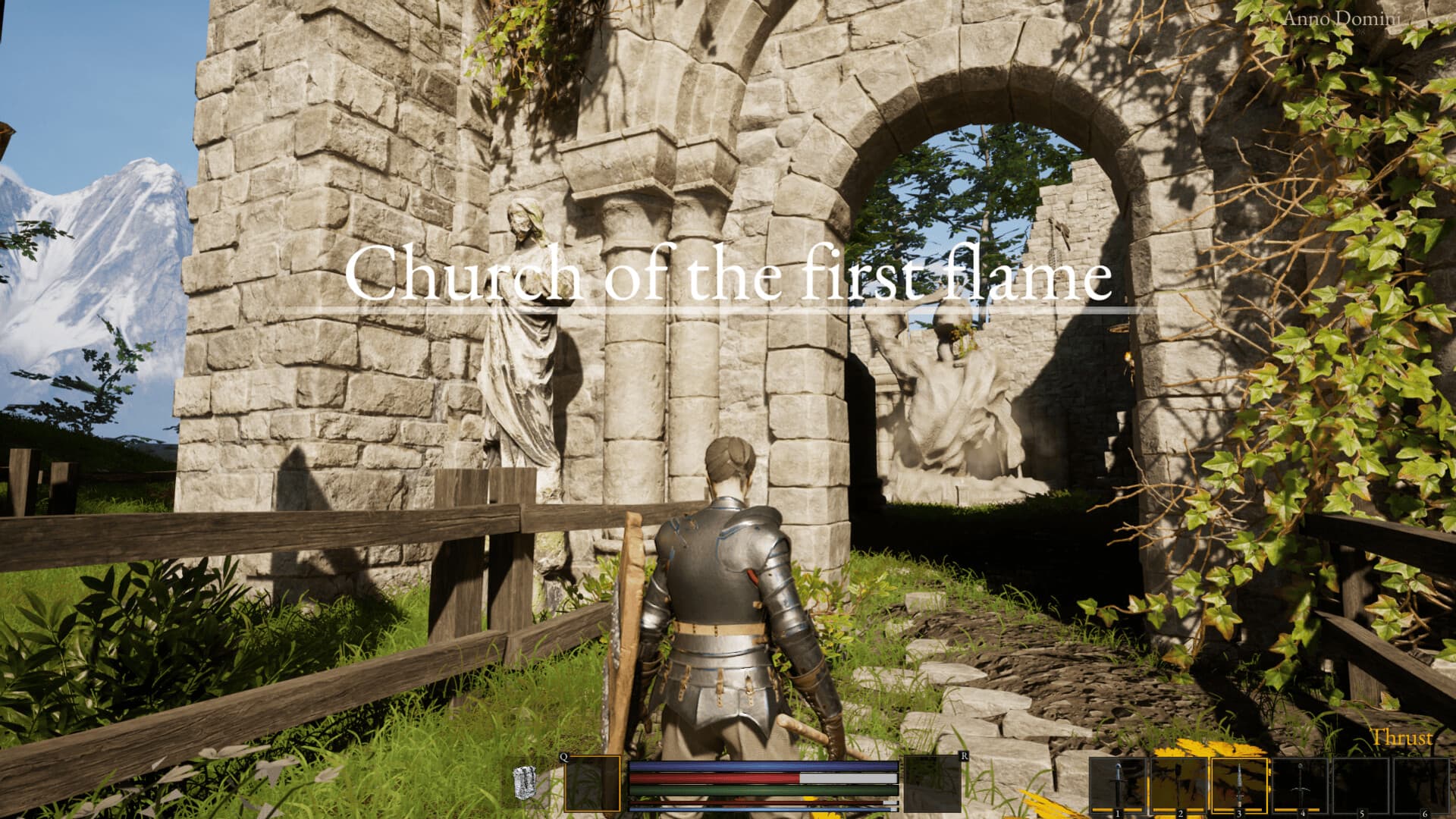Screen dimensions: 1456x819
Task: Click the red health bar
Action: [x=713, y=777]
